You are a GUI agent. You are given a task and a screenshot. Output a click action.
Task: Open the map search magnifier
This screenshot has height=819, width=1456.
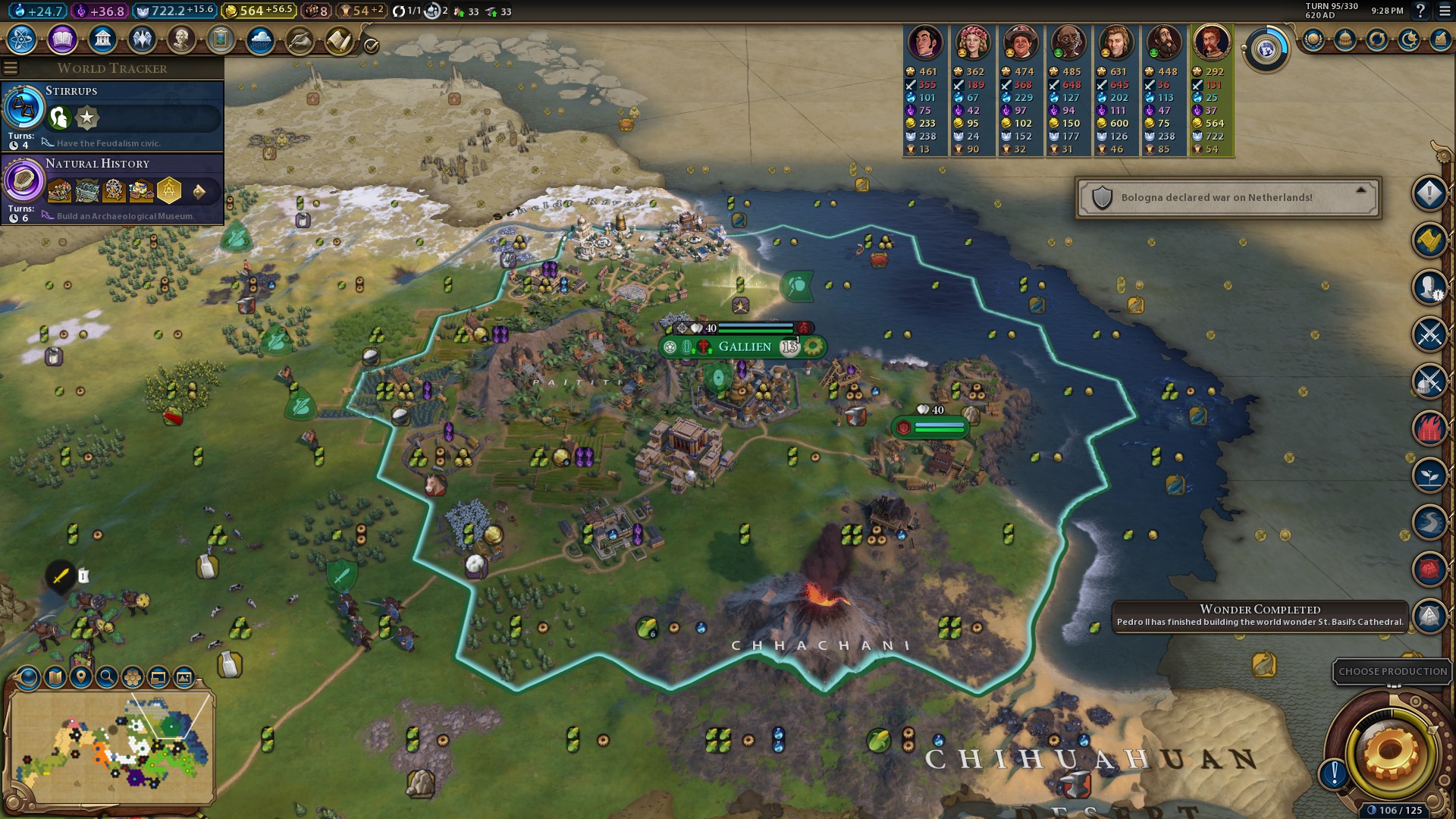(107, 677)
